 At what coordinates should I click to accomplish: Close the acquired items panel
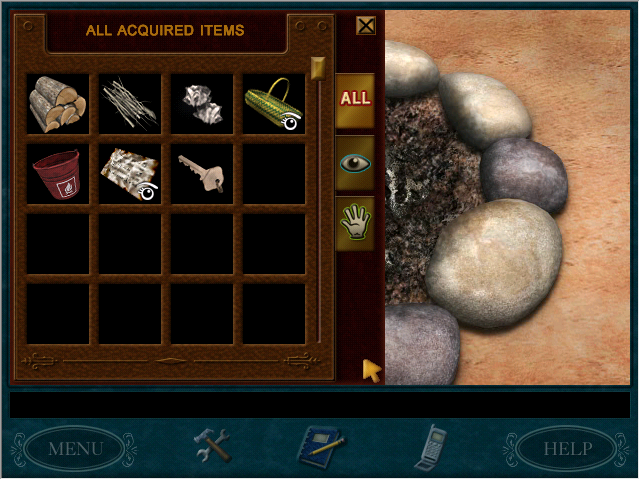click(x=366, y=26)
